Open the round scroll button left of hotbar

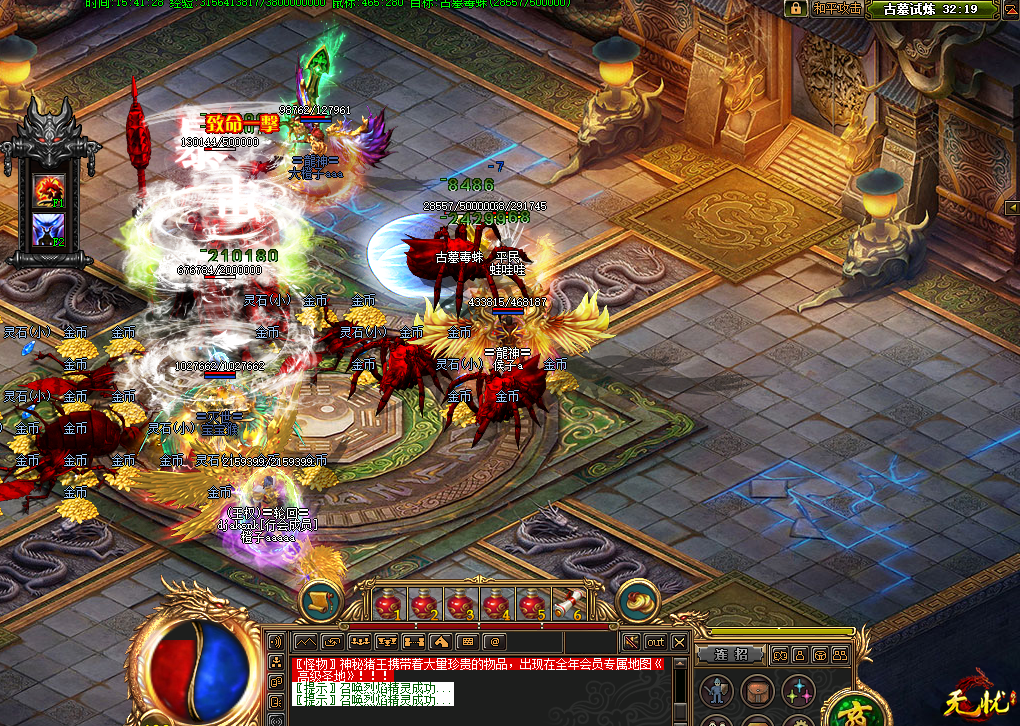(320, 601)
